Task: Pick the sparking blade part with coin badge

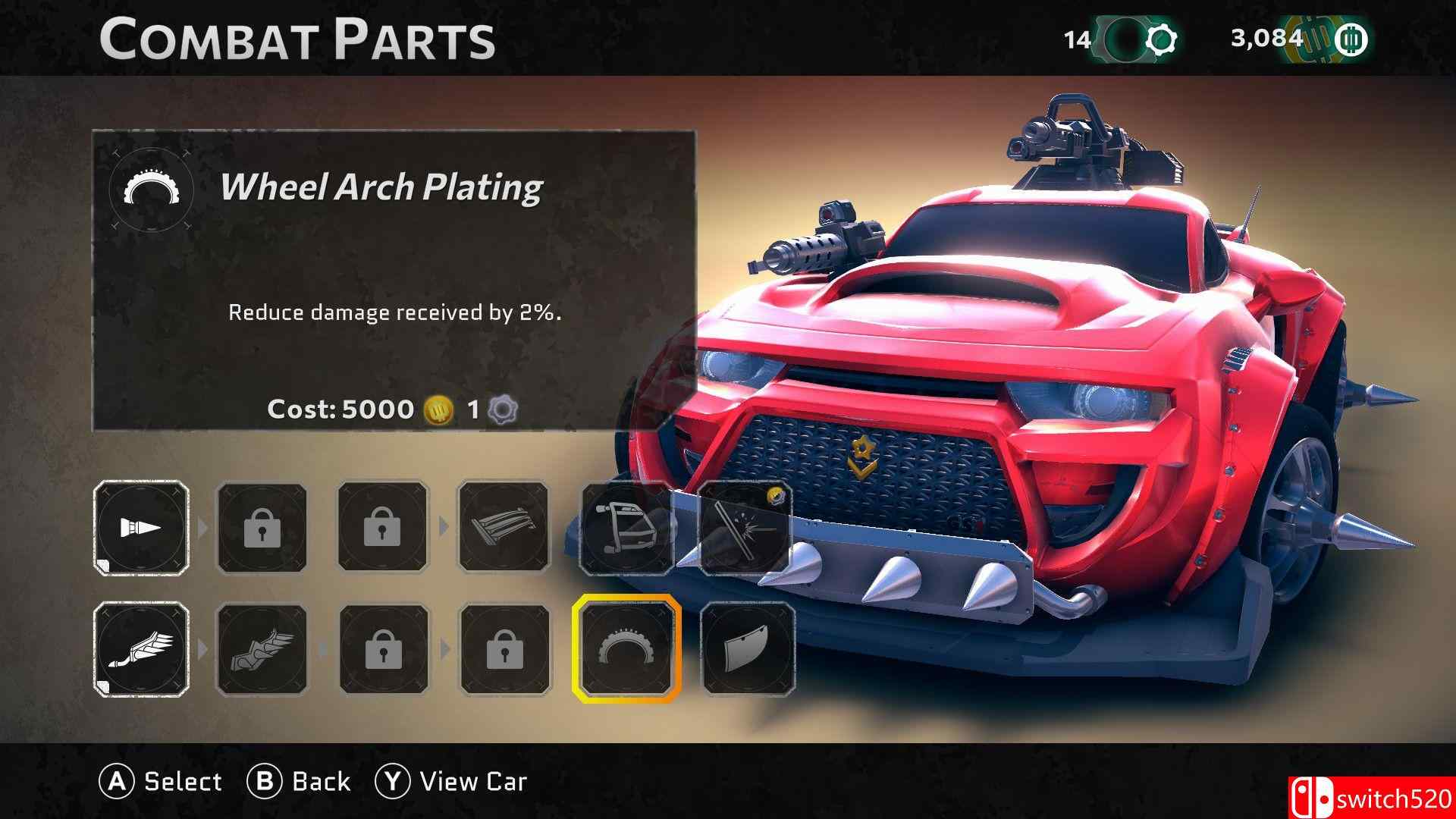Action: click(x=745, y=528)
